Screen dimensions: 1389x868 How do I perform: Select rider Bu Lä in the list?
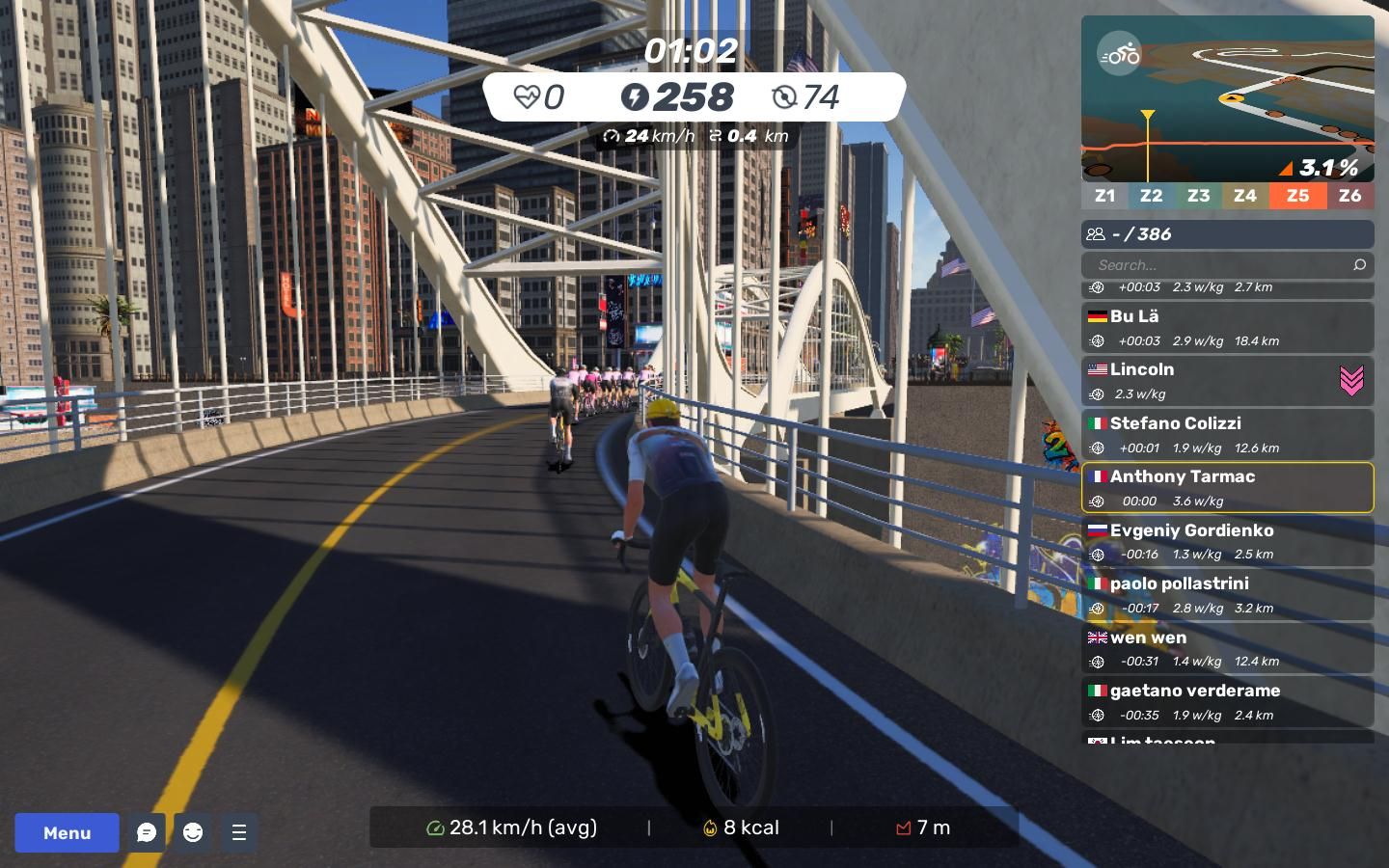[x=1227, y=328]
